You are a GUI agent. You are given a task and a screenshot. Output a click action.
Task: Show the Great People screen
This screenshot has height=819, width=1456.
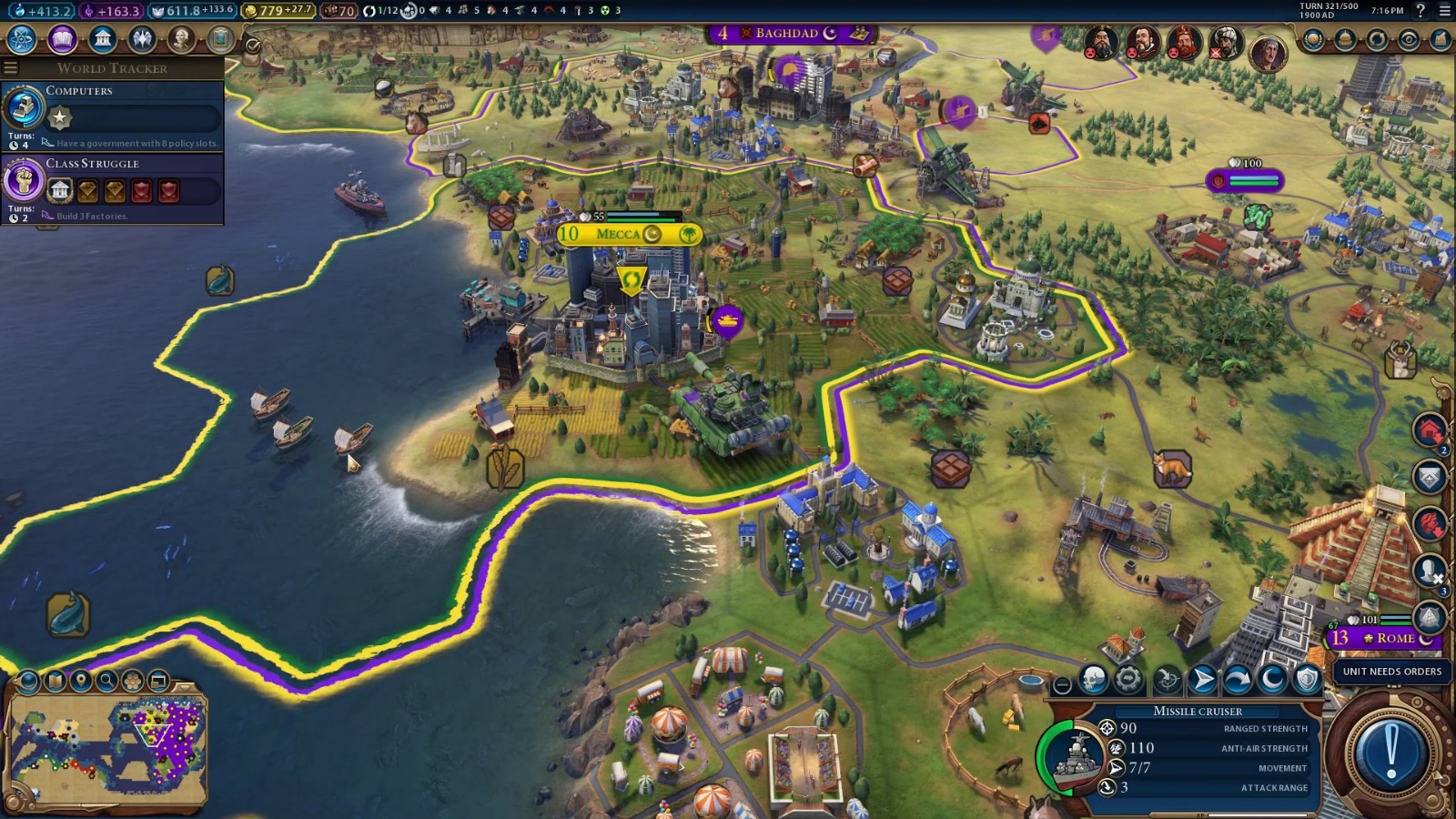tap(182, 39)
